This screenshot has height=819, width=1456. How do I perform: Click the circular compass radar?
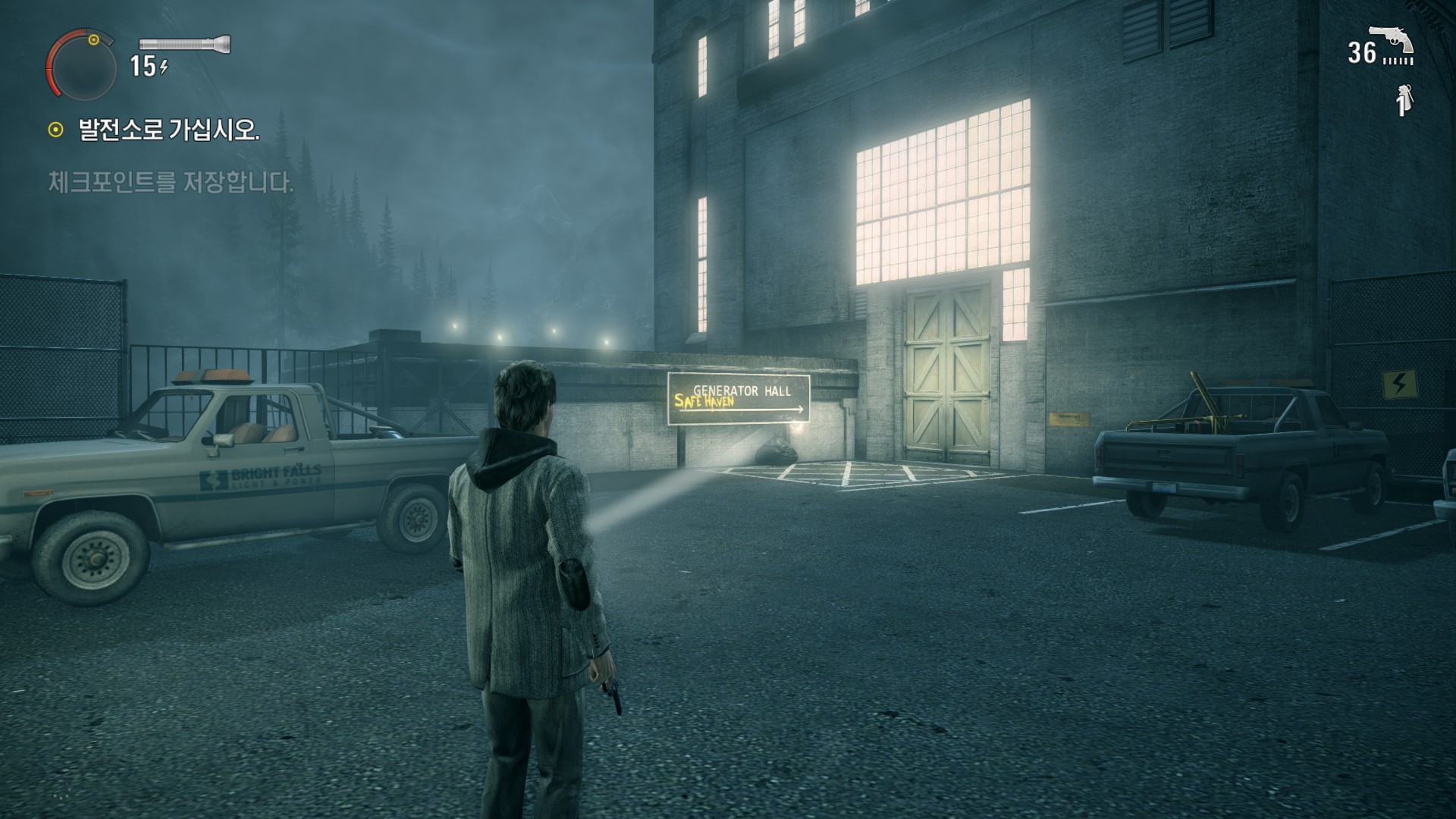[x=82, y=67]
